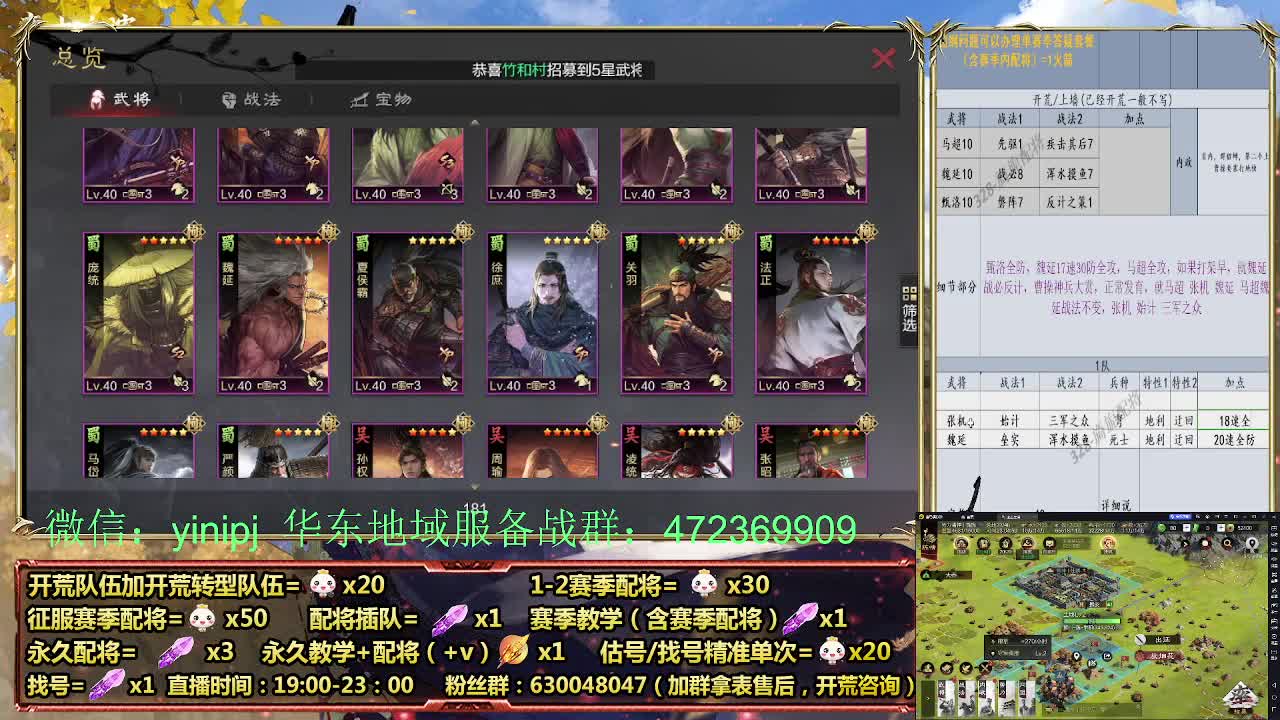Click the helmet icon on the 武将 tab

[97, 99]
